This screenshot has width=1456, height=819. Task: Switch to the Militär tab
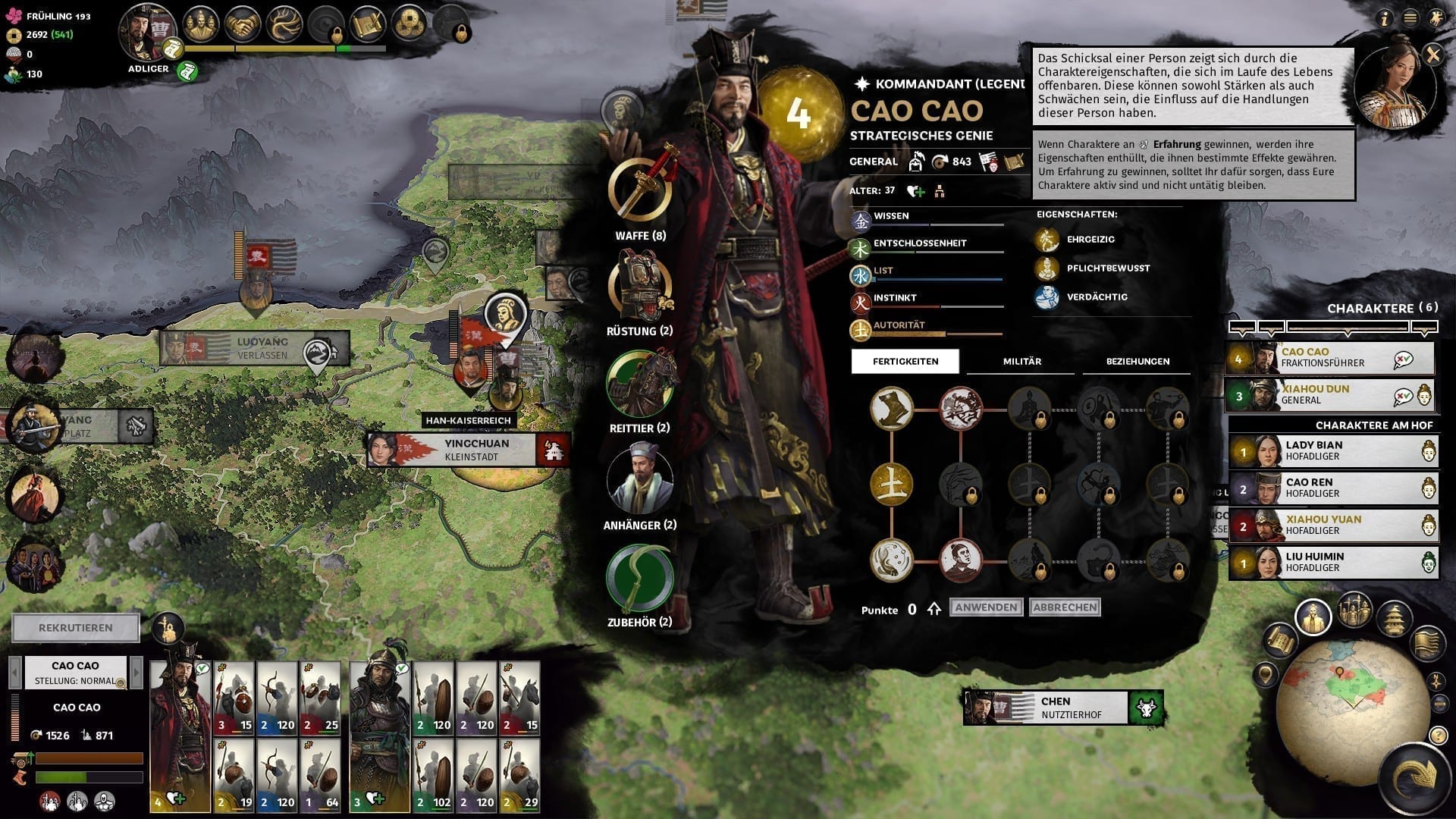point(1021,362)
